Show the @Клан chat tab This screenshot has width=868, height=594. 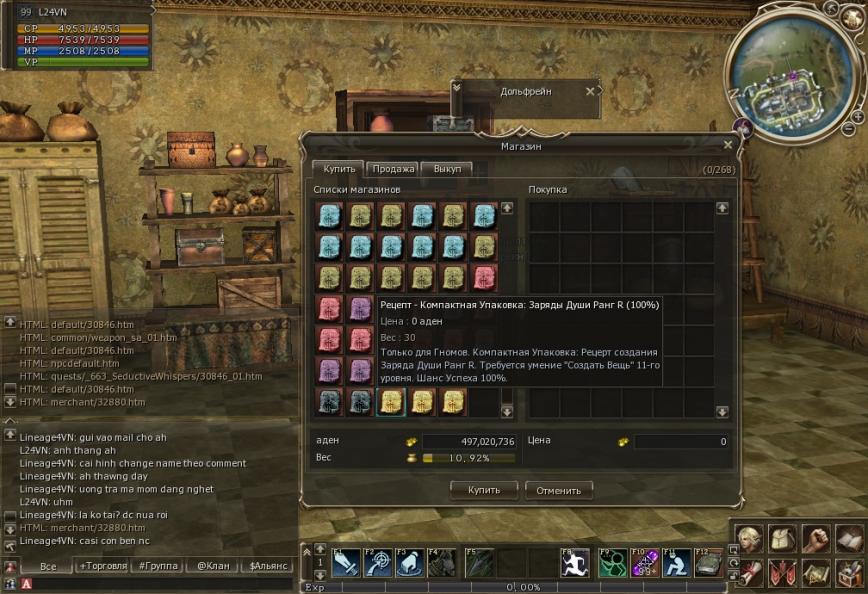pos(213,566)
